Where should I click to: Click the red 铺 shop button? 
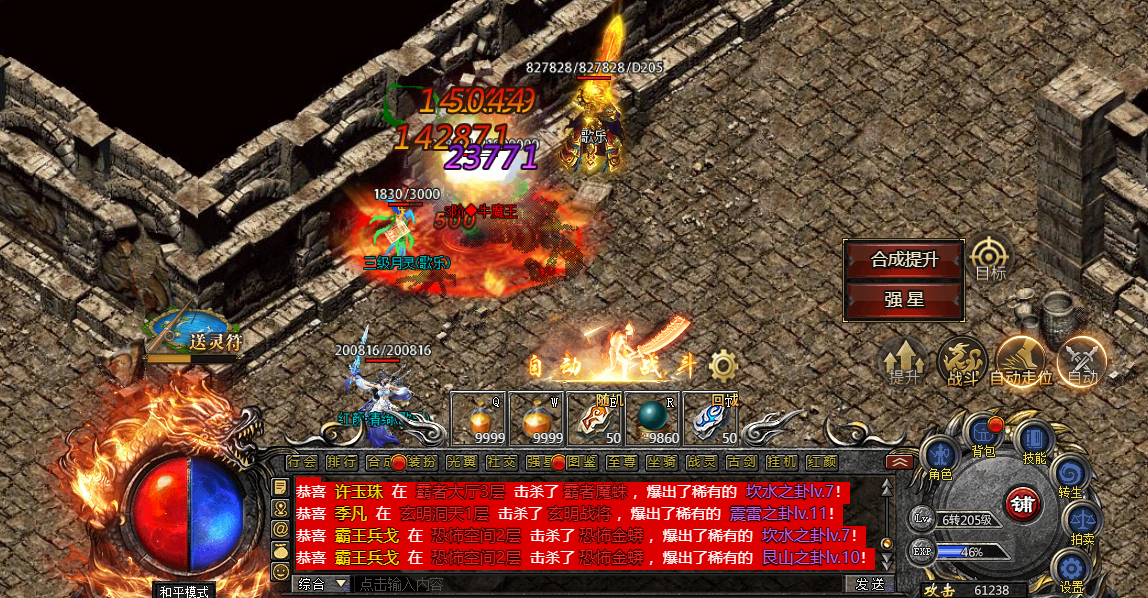(x=1021, y=503)
